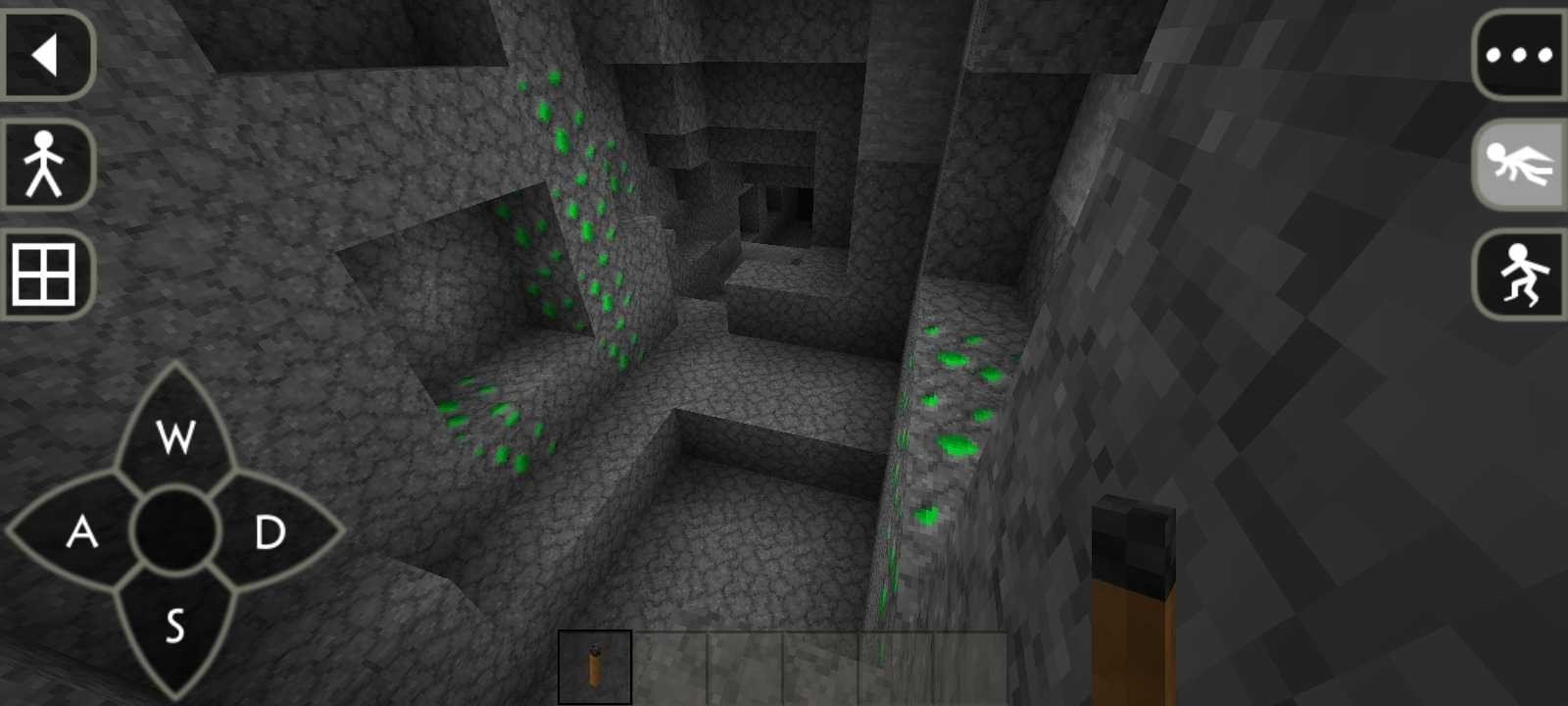
Task: Activate the crouching stick-figure button
Action: tap(1518, 274)
